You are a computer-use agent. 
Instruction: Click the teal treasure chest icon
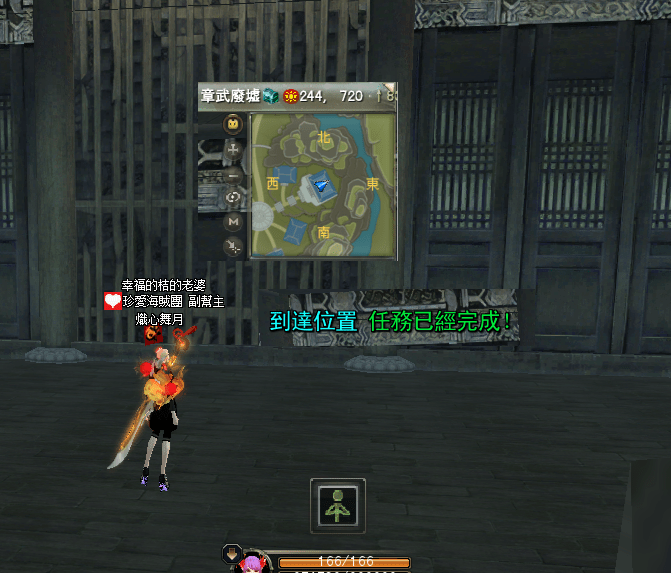tap(271, 96)
